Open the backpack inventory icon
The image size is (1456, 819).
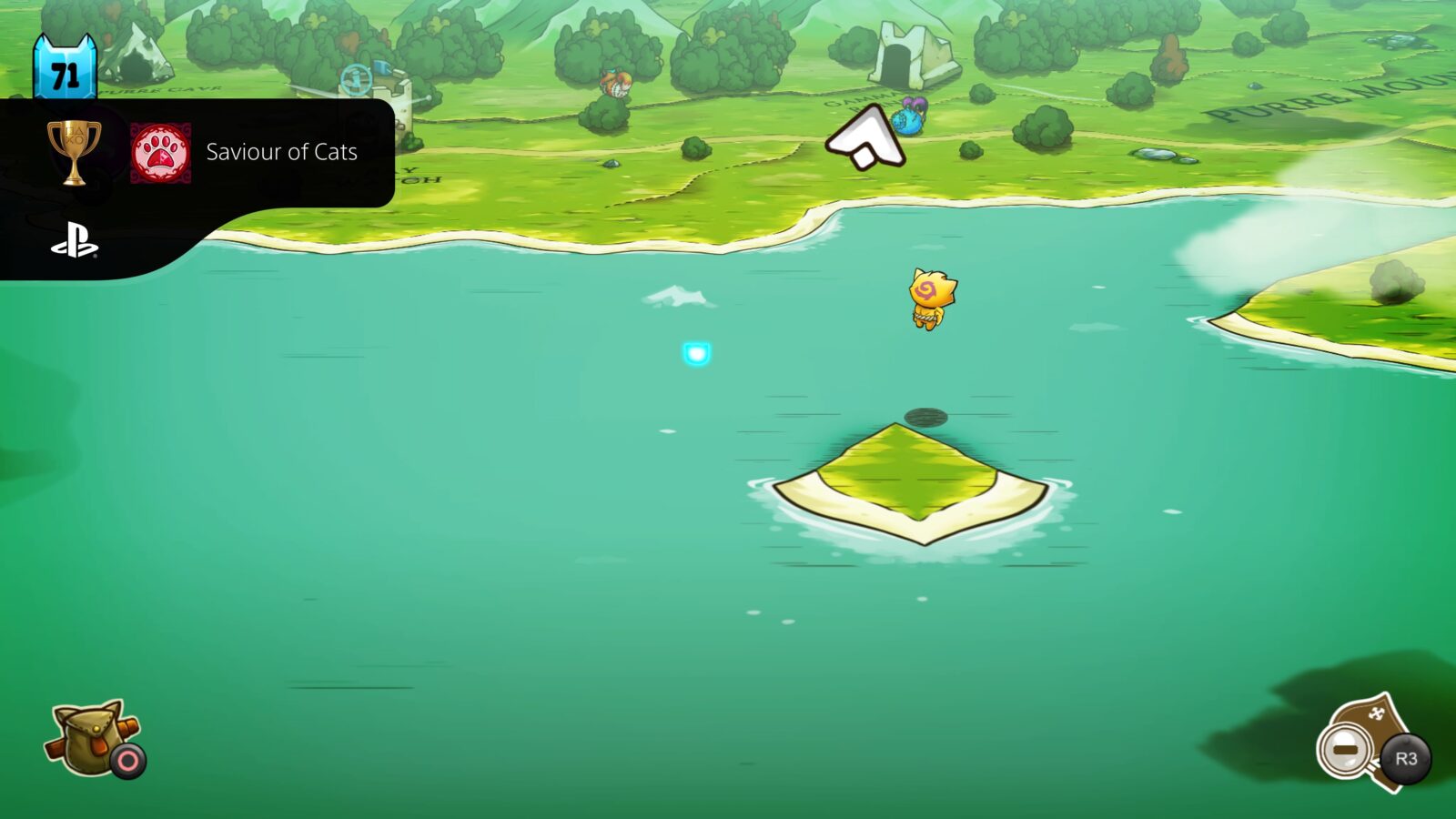[x=86, y=737]
